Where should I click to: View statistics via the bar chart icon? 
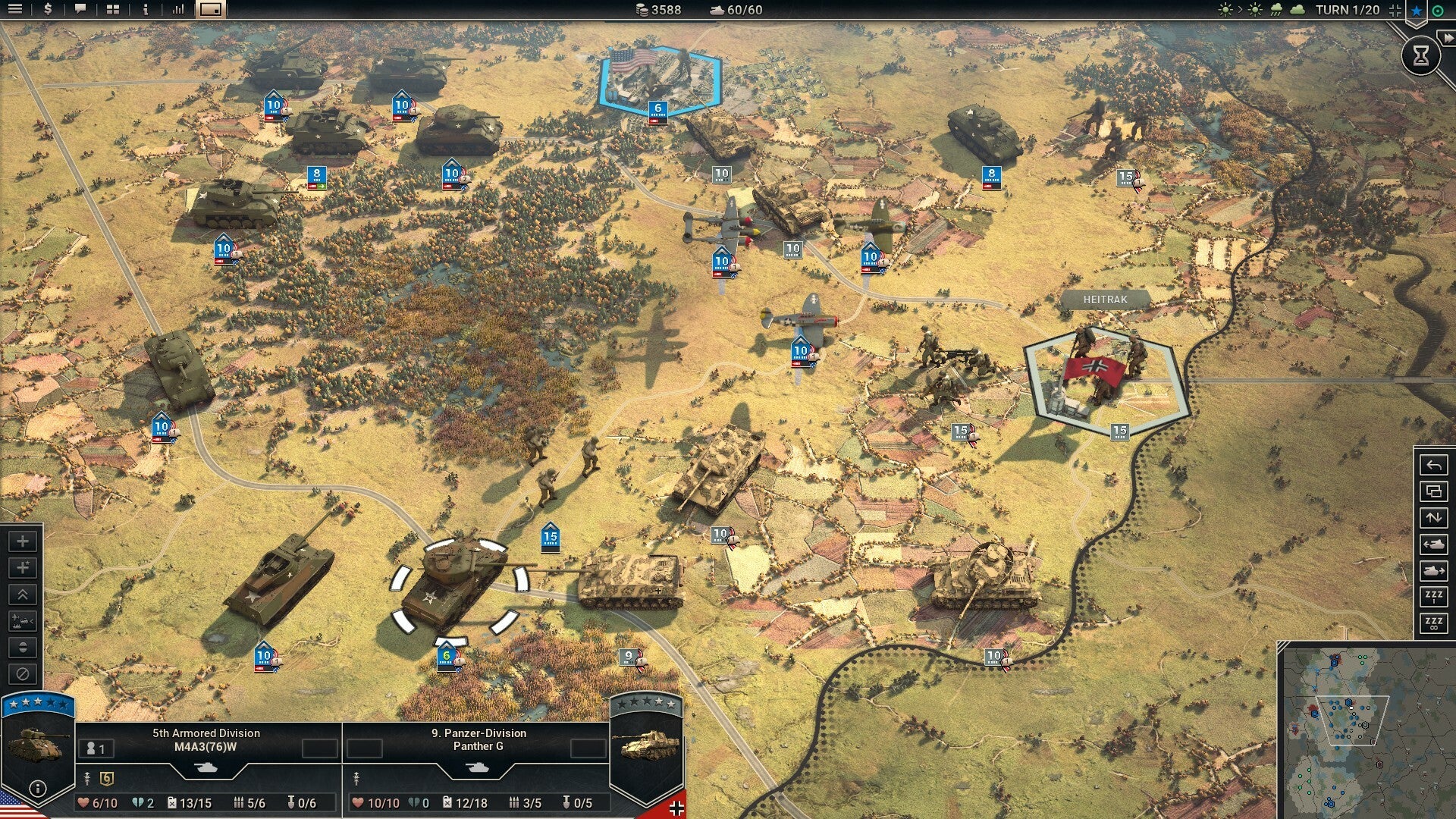(x=177, y=10)
